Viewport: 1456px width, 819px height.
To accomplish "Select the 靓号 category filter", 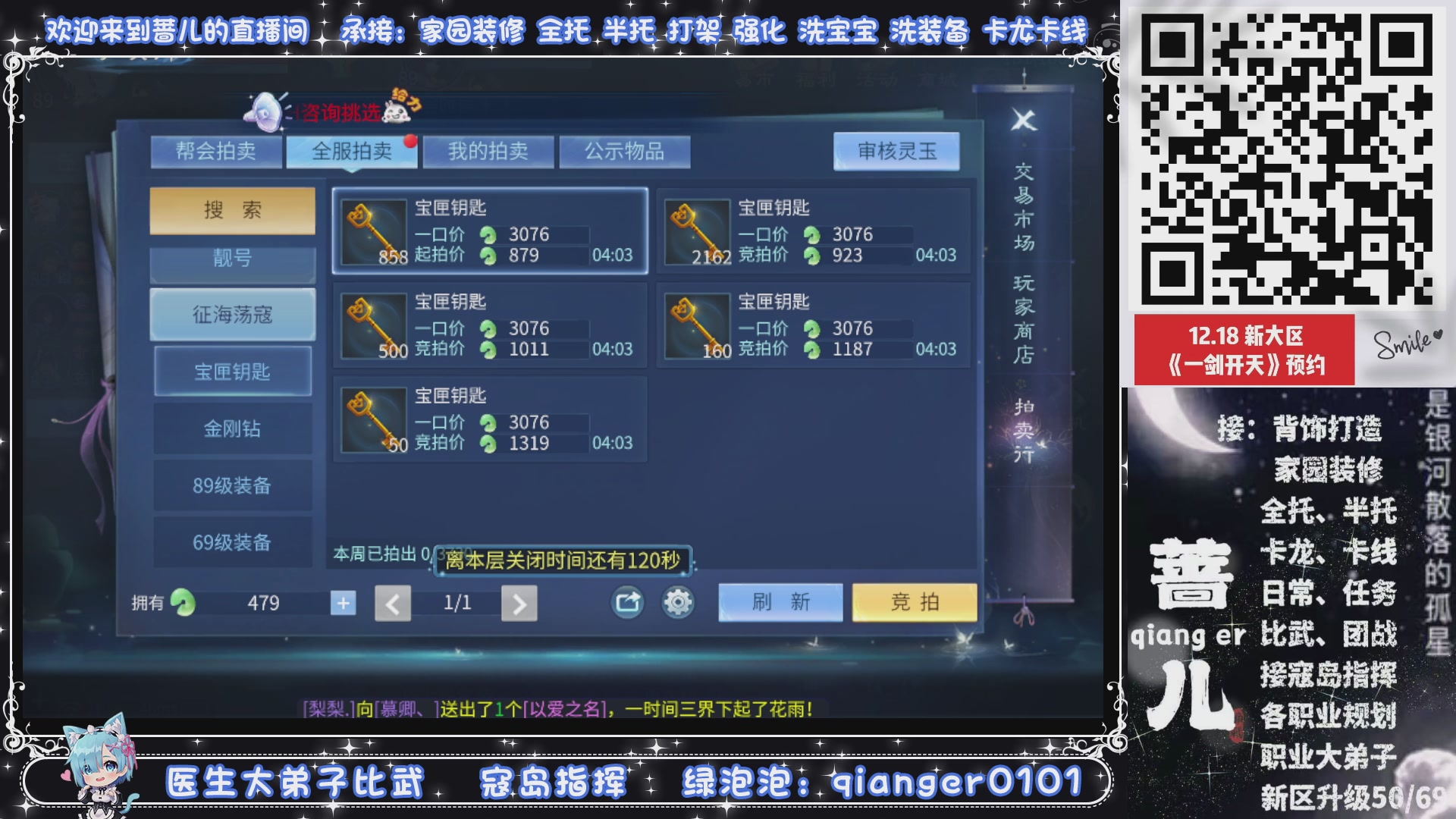I will click(232, 258).
